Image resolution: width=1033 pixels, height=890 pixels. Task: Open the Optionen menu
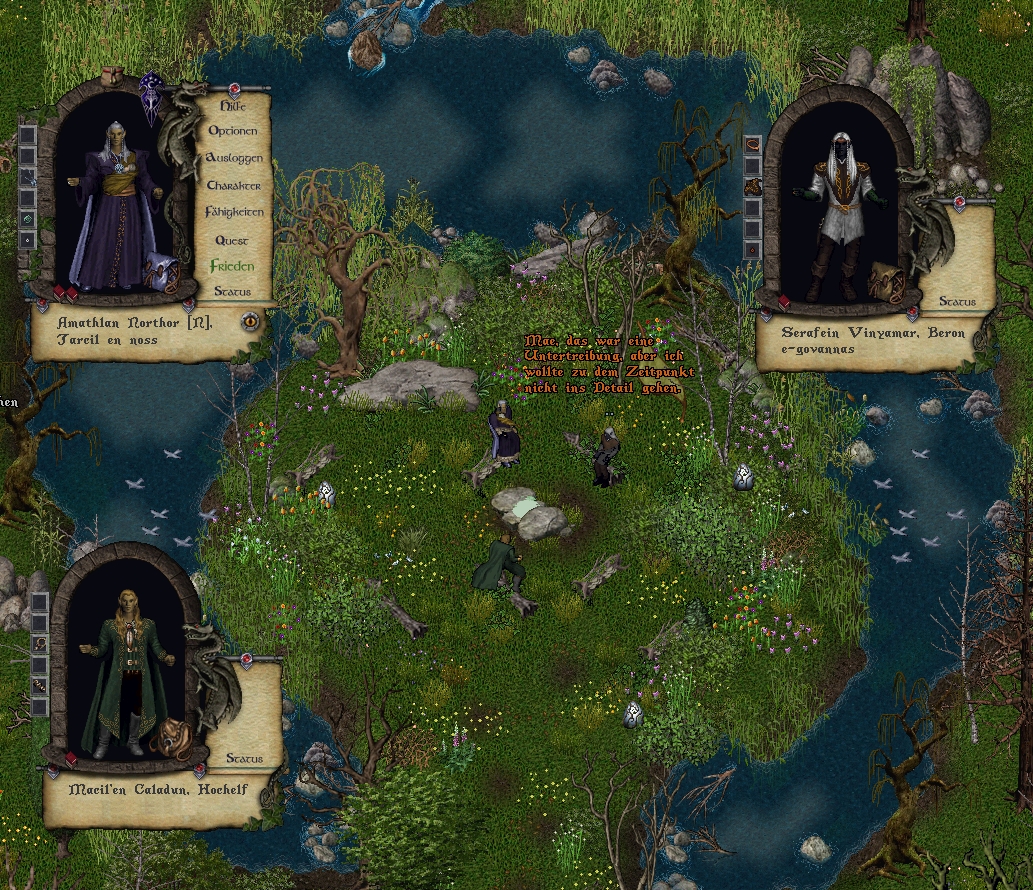point(232,131)
